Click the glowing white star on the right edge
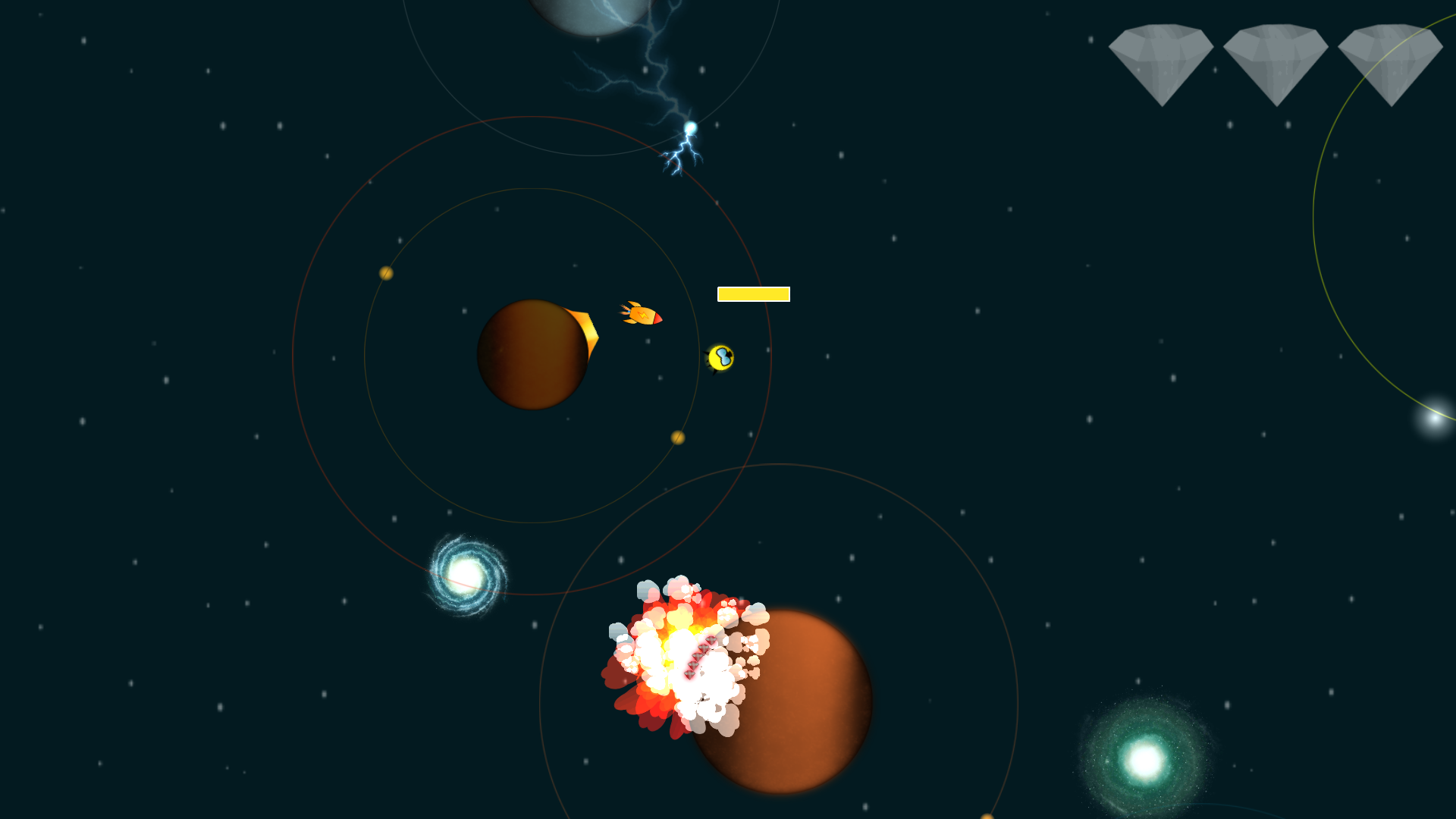Screen dimensions: 1456x819 coord(1437,419)
